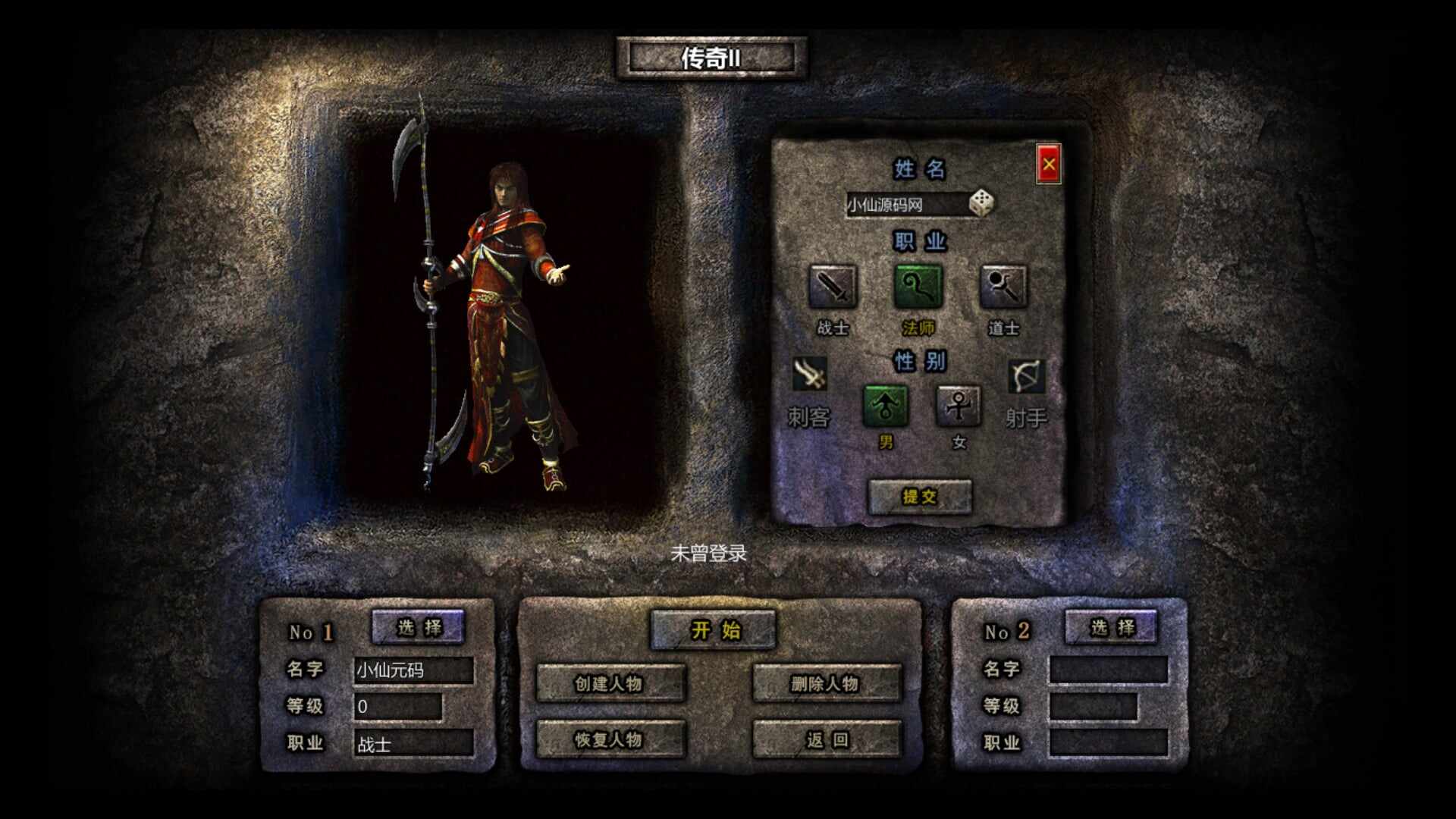Click 恢复人物 restore character button
The height and width of the screenshot is (819, 1456).
tap(610, 739)
